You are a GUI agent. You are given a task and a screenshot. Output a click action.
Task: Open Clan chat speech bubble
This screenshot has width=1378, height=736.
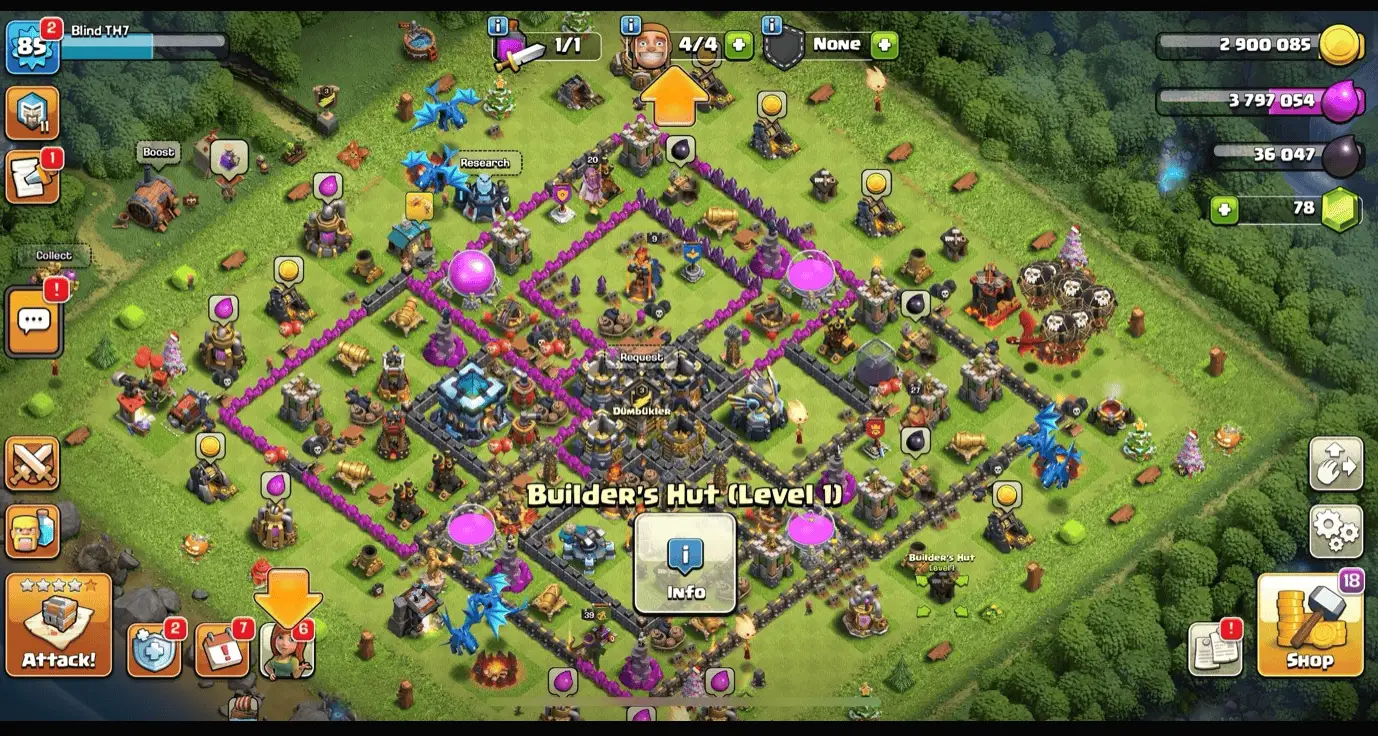(x=35, y=320)
